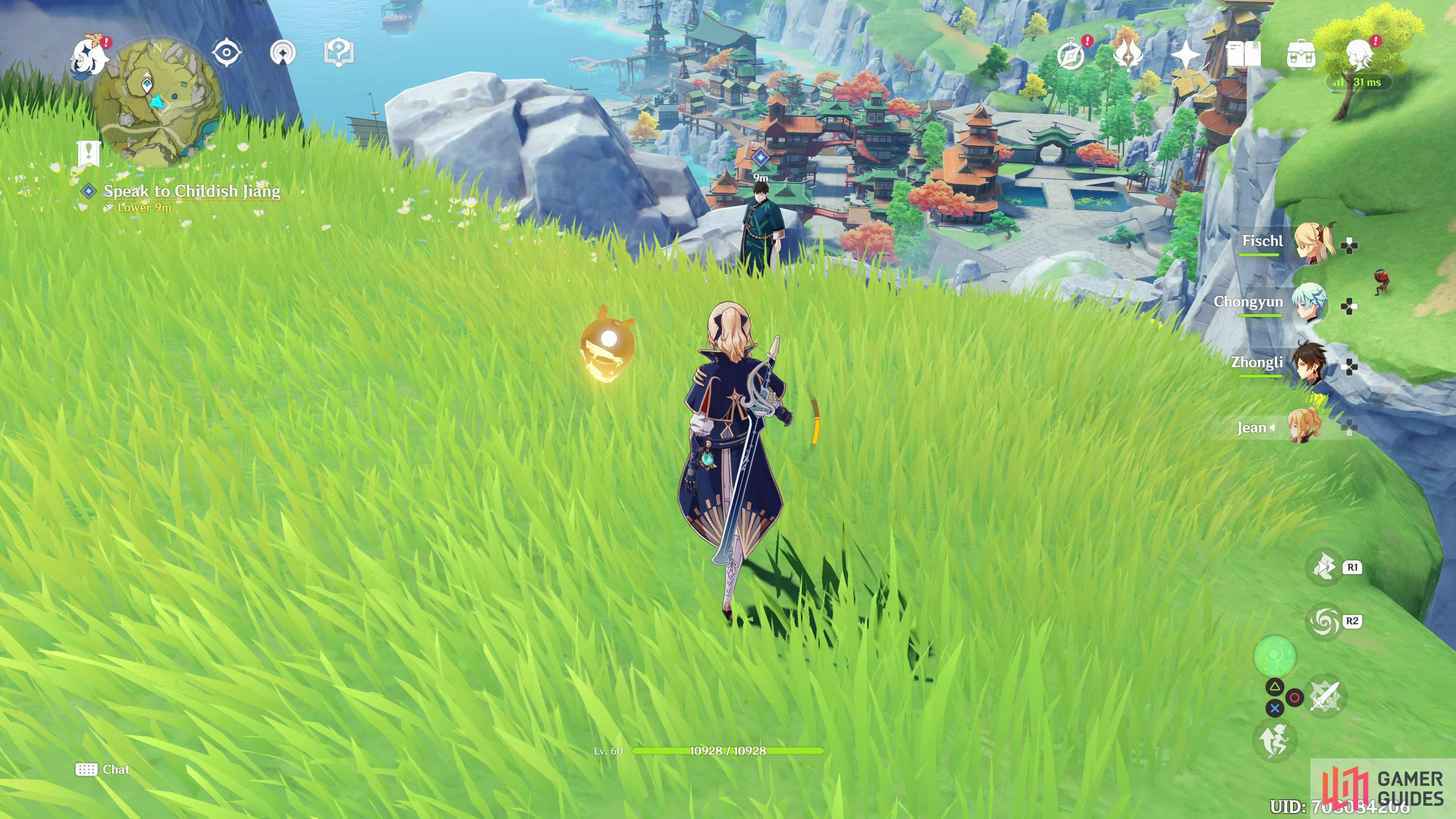
Task: Toggle the elemental sight eye icon
Action: click(x=227, y=53)
